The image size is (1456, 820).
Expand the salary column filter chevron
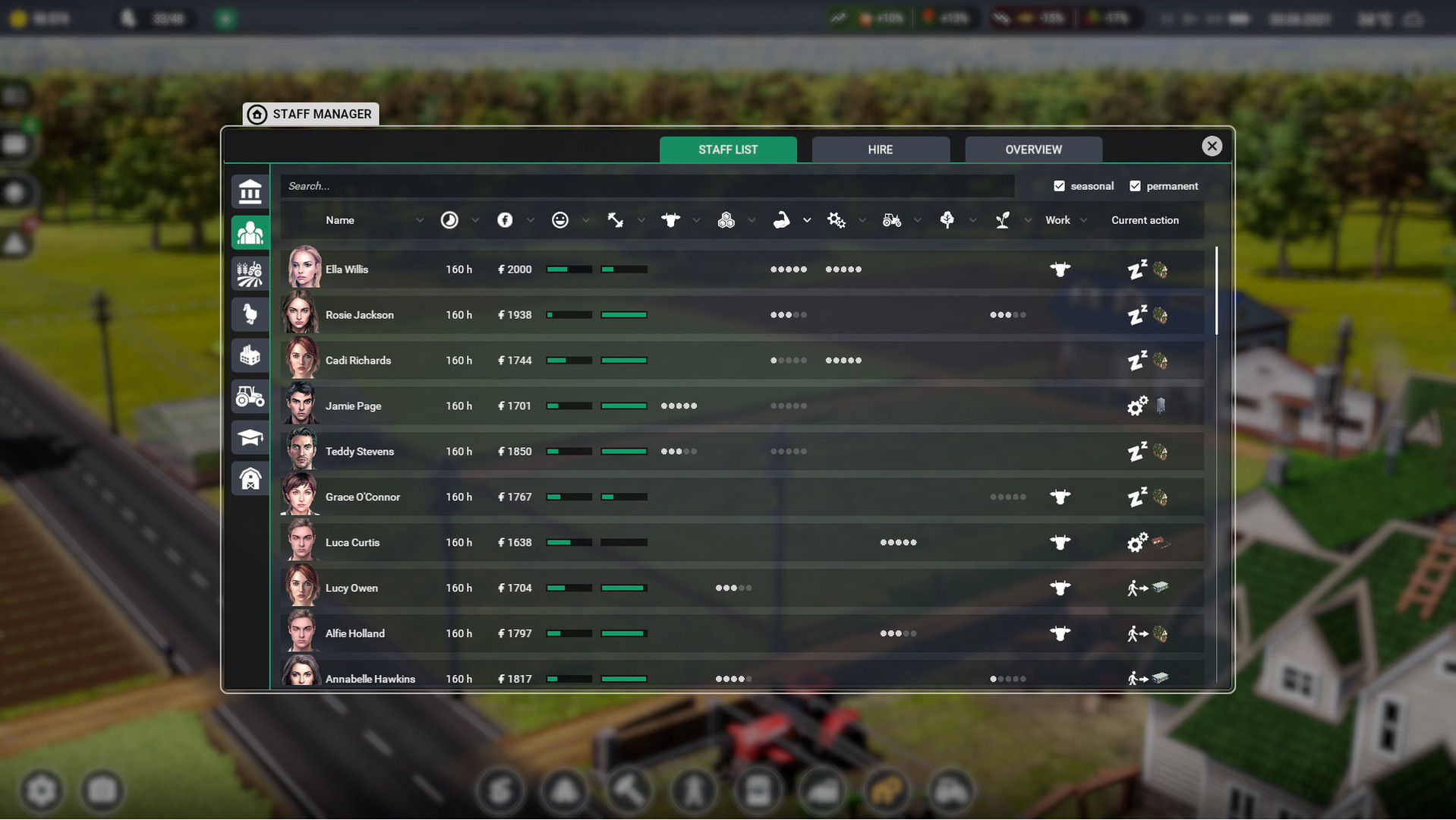tap(530, 220)
